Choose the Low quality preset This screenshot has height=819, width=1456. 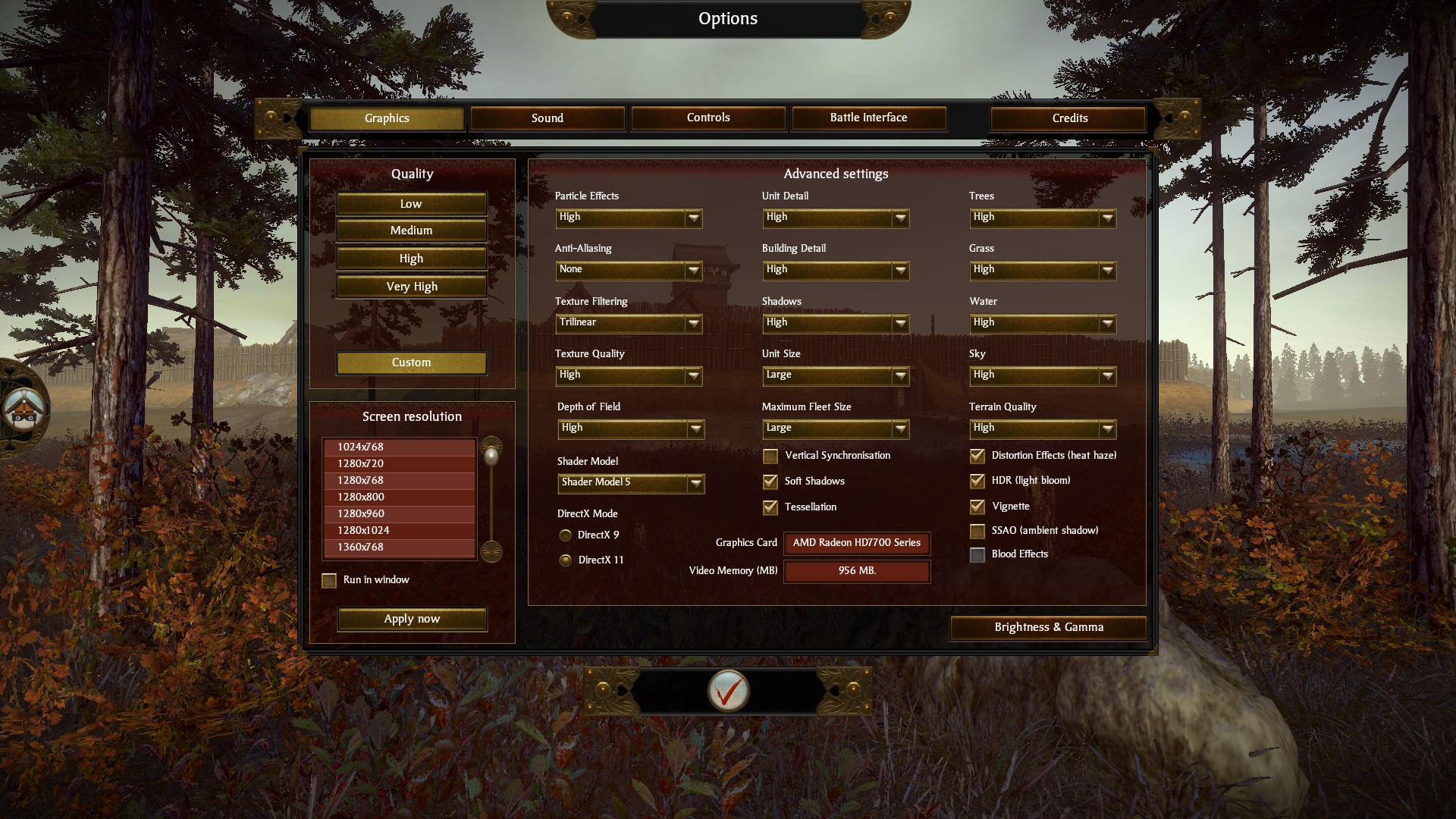[411, 204]
